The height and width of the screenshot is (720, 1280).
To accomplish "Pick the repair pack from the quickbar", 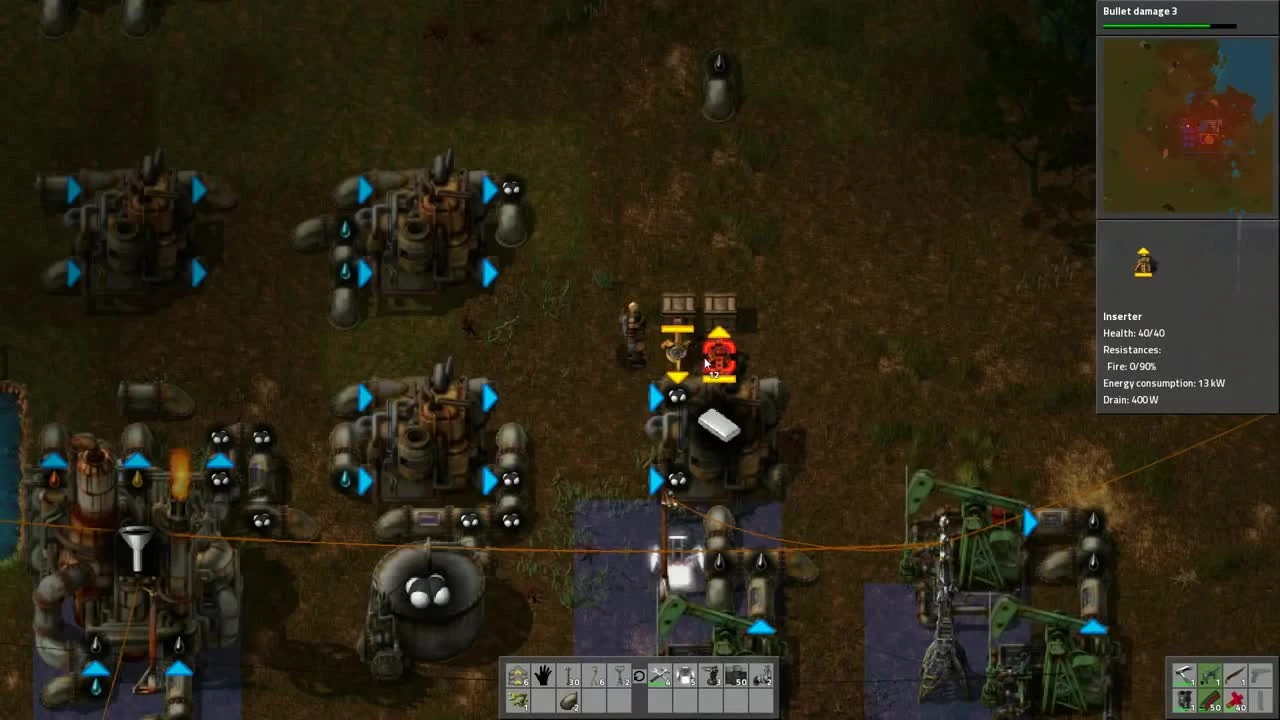I will click(x=662, y=675).
